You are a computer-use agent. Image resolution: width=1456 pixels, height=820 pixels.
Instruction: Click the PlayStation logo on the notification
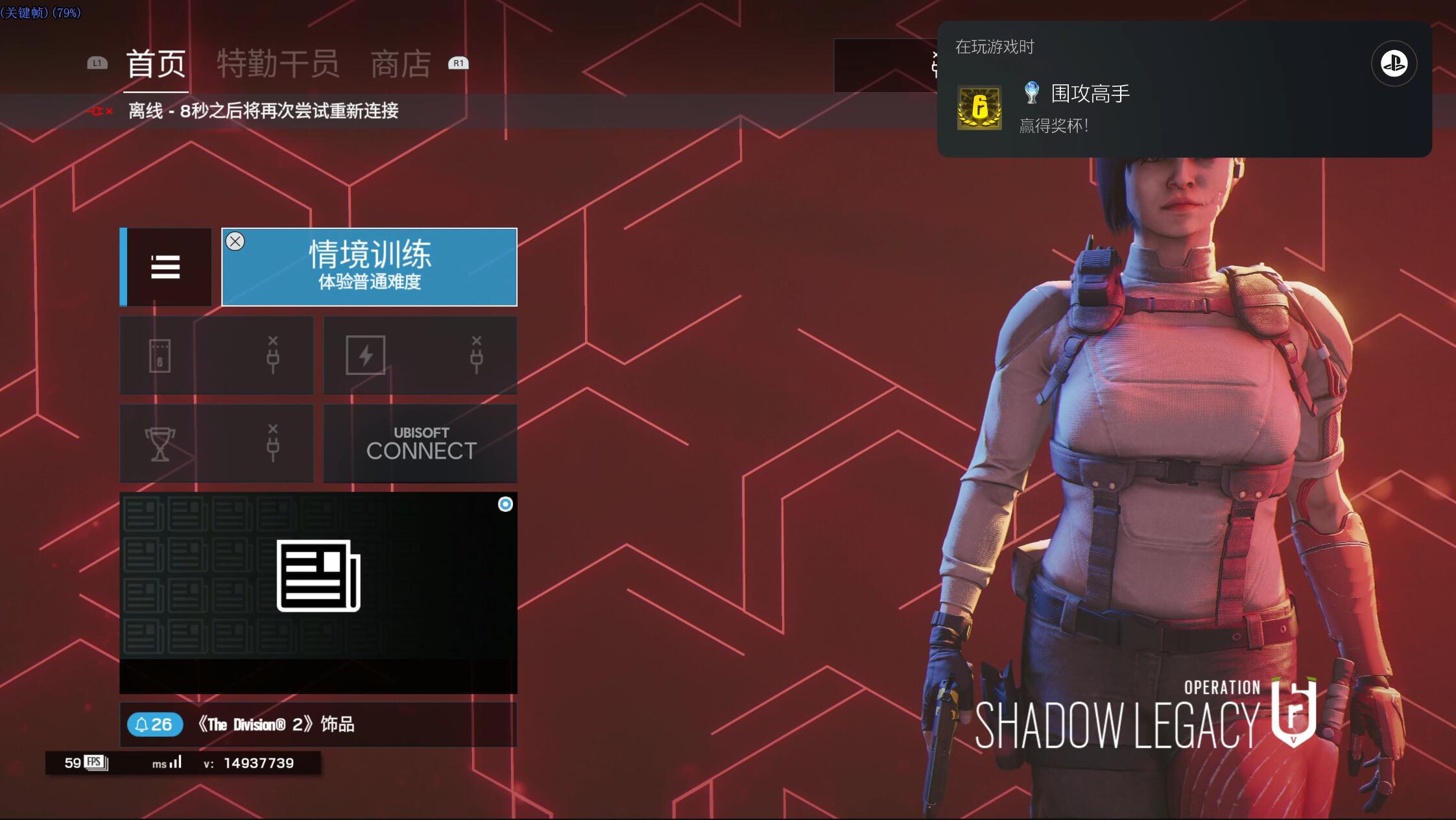click(x=1394, y=64)
